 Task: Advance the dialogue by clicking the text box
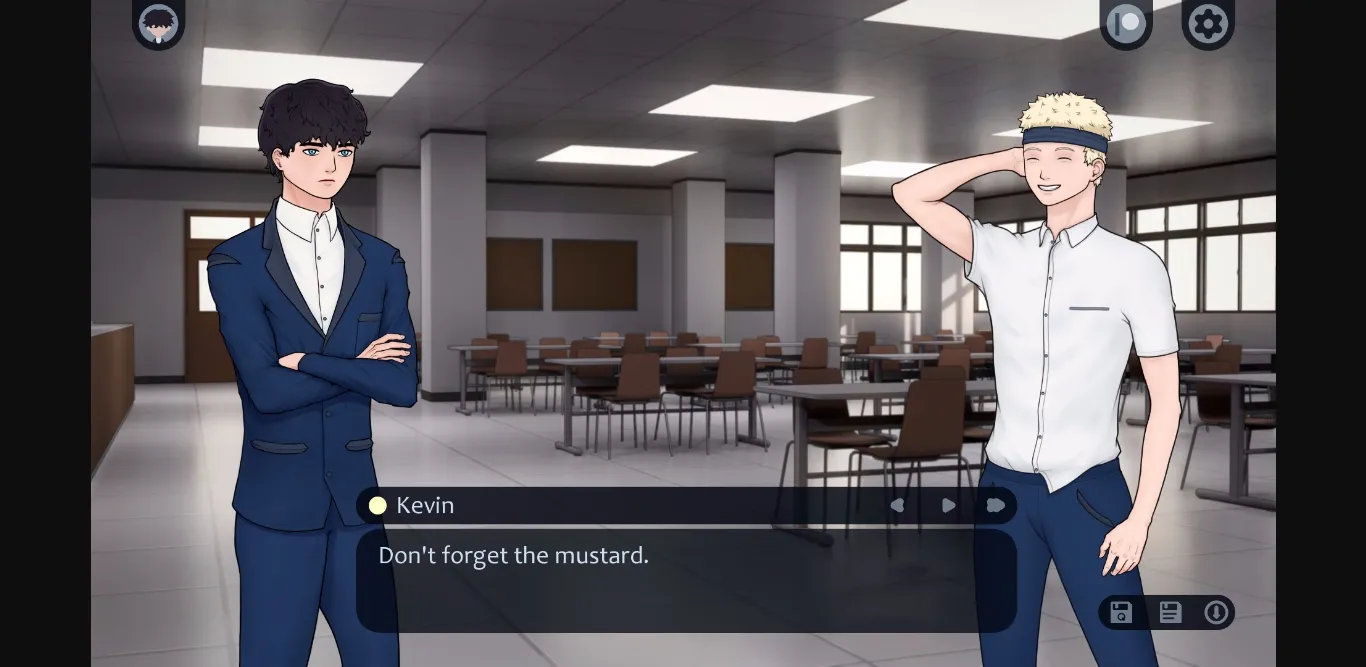(x=686, y=580)
